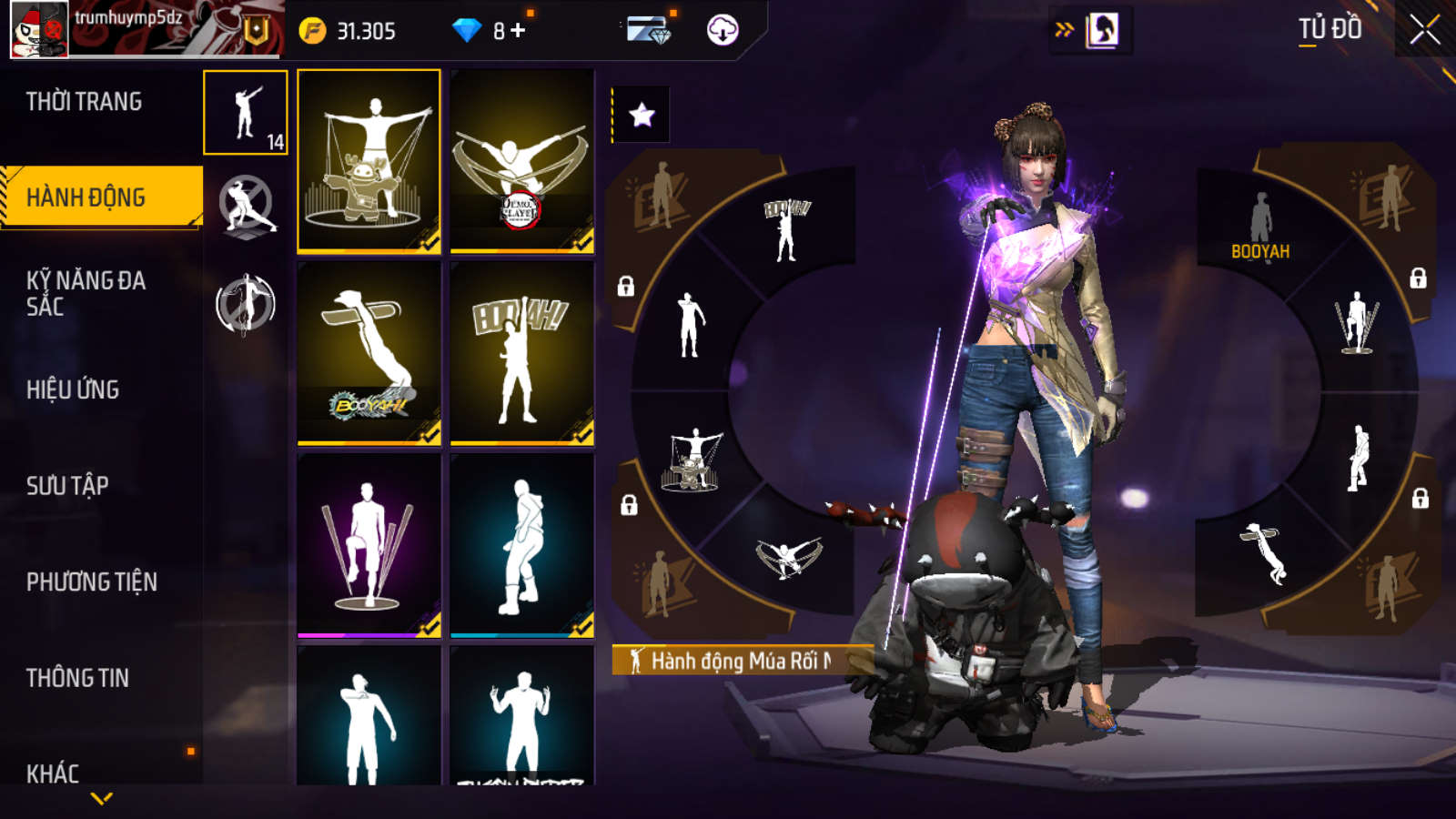
Task: Select the owned emotes subtab showing 14
Action: click(x=246, y=113)
